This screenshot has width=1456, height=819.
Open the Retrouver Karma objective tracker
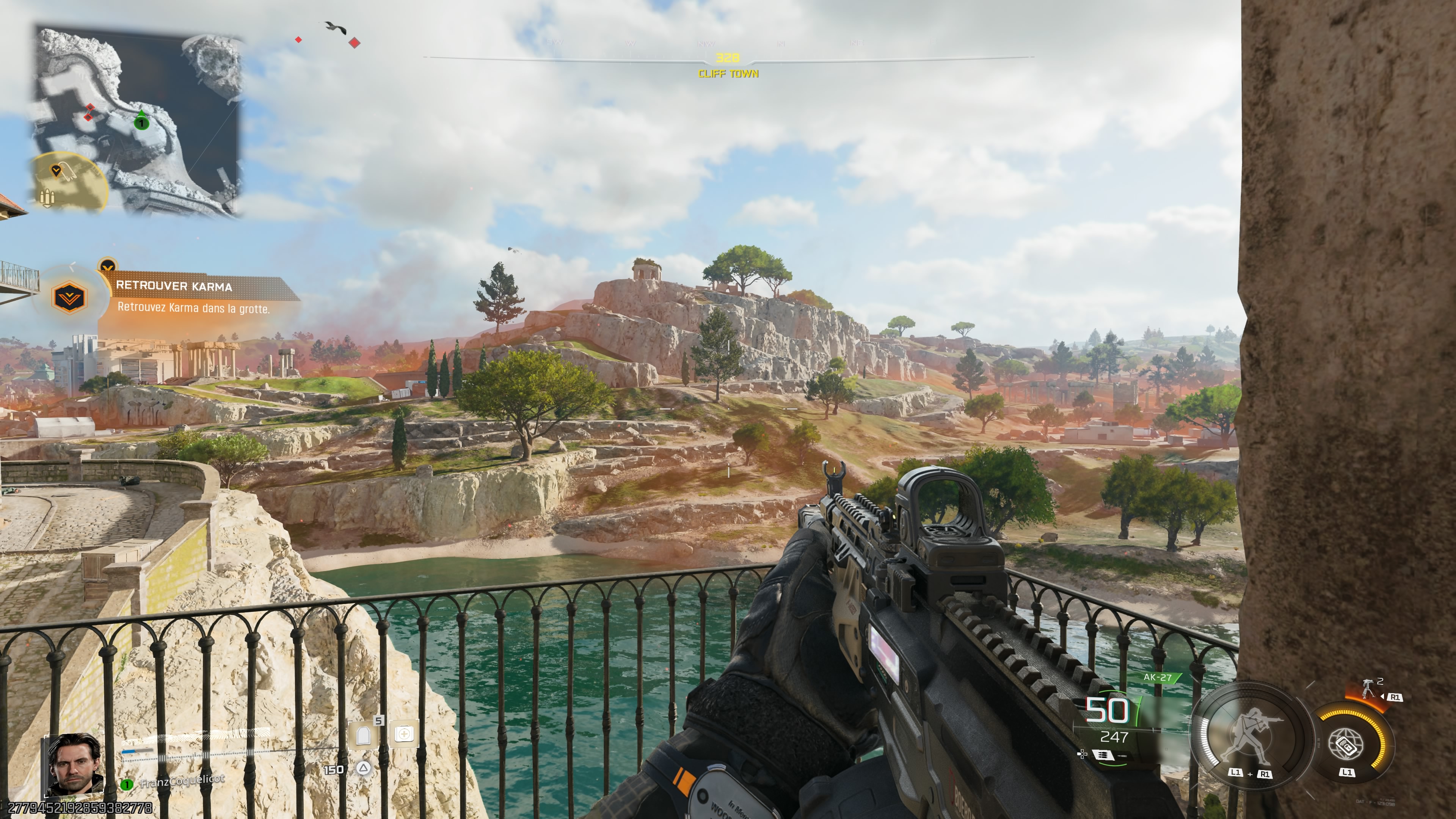192,297
